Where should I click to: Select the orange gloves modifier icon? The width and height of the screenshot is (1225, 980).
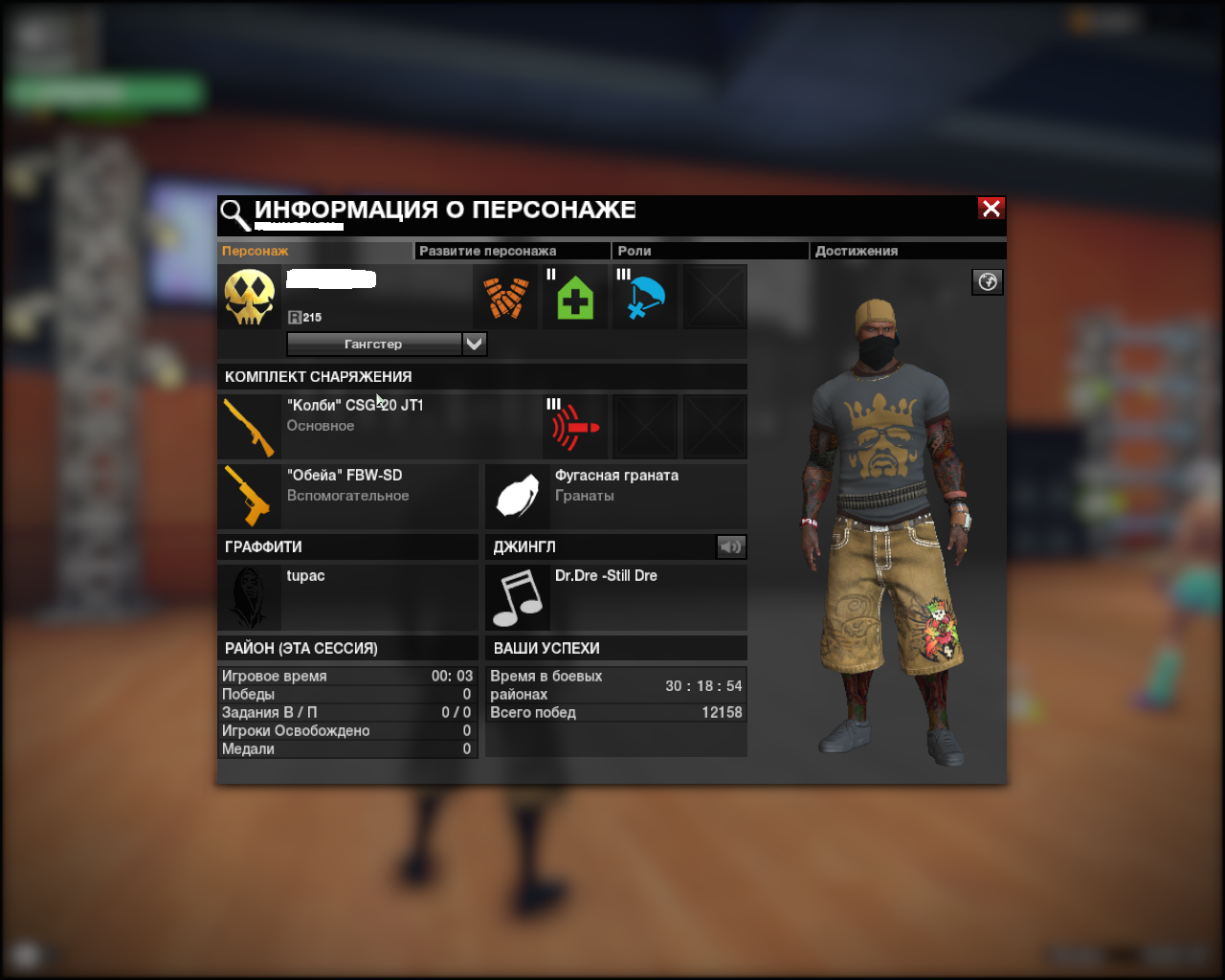tap(505, 298)
